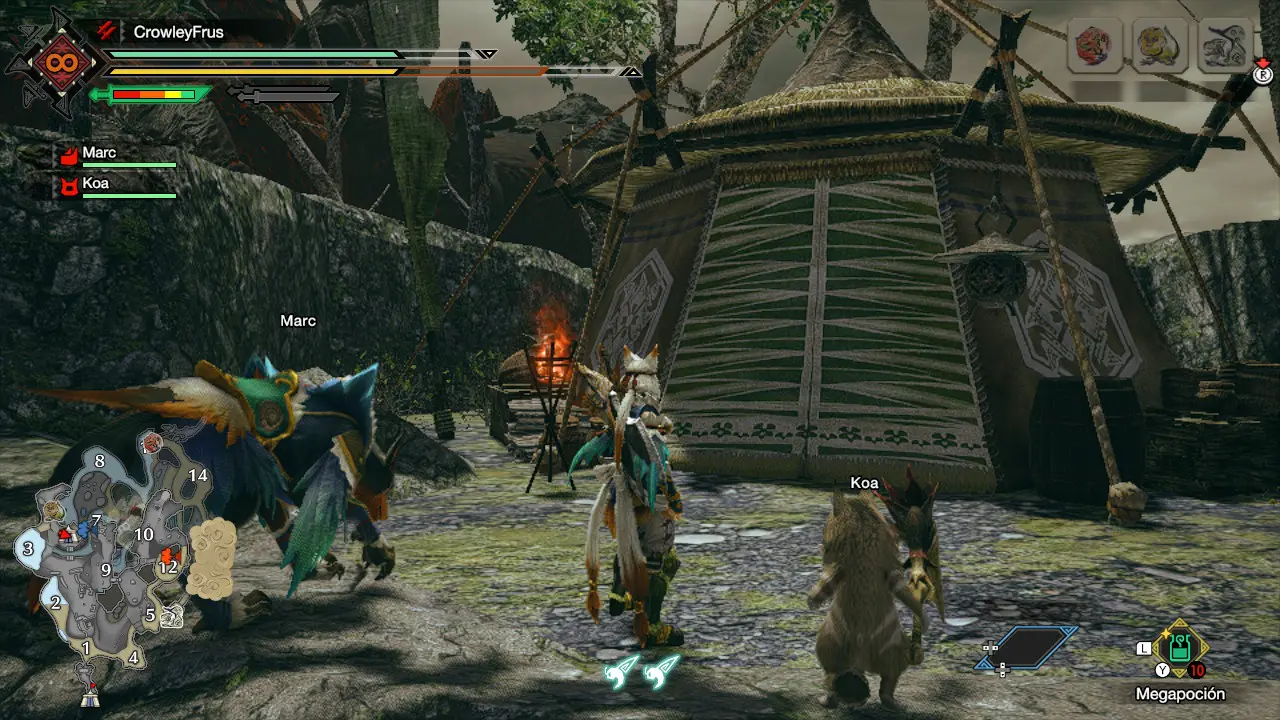Select Koa in the buddy list
1280x720 pixels.
click(95, 184)
